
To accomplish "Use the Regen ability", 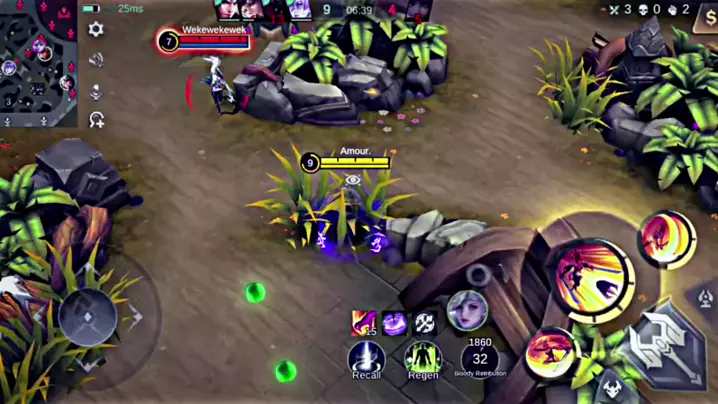I will (x=422, y=358).
